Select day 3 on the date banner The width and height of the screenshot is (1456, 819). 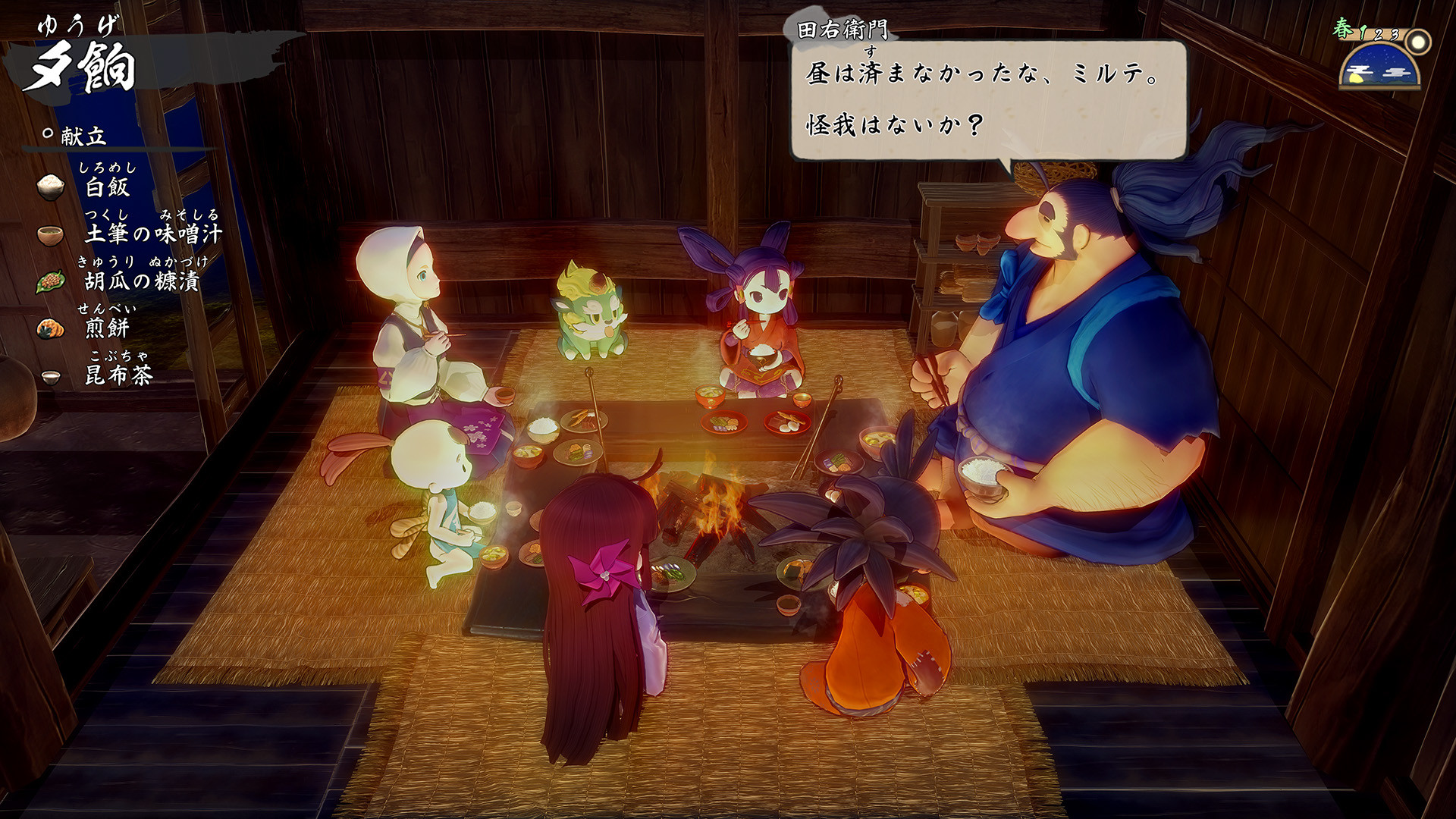tap(1395, 35)
